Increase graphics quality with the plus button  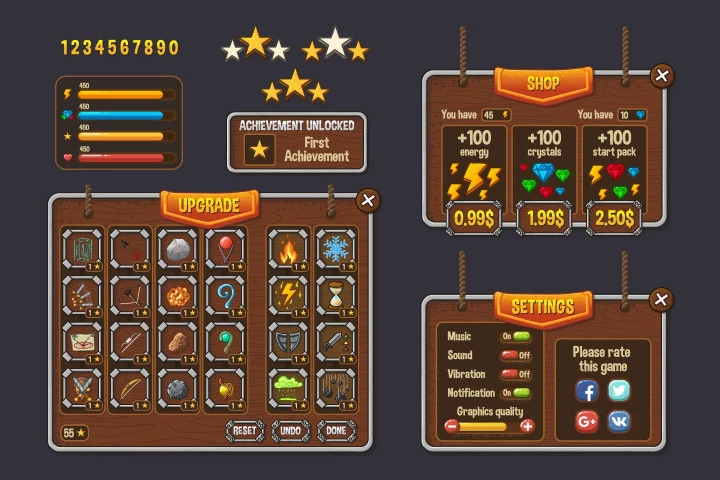(x=528, y=427)
